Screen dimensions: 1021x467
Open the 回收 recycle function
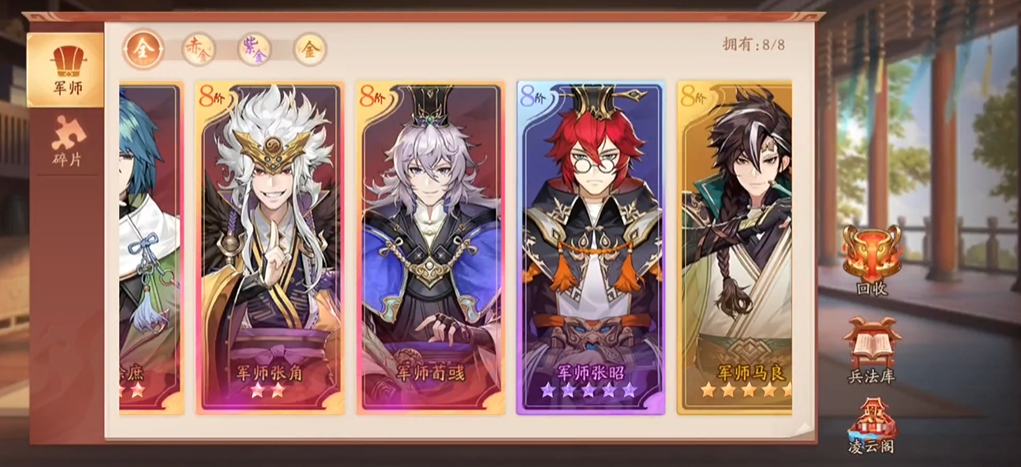pos(871,257)
